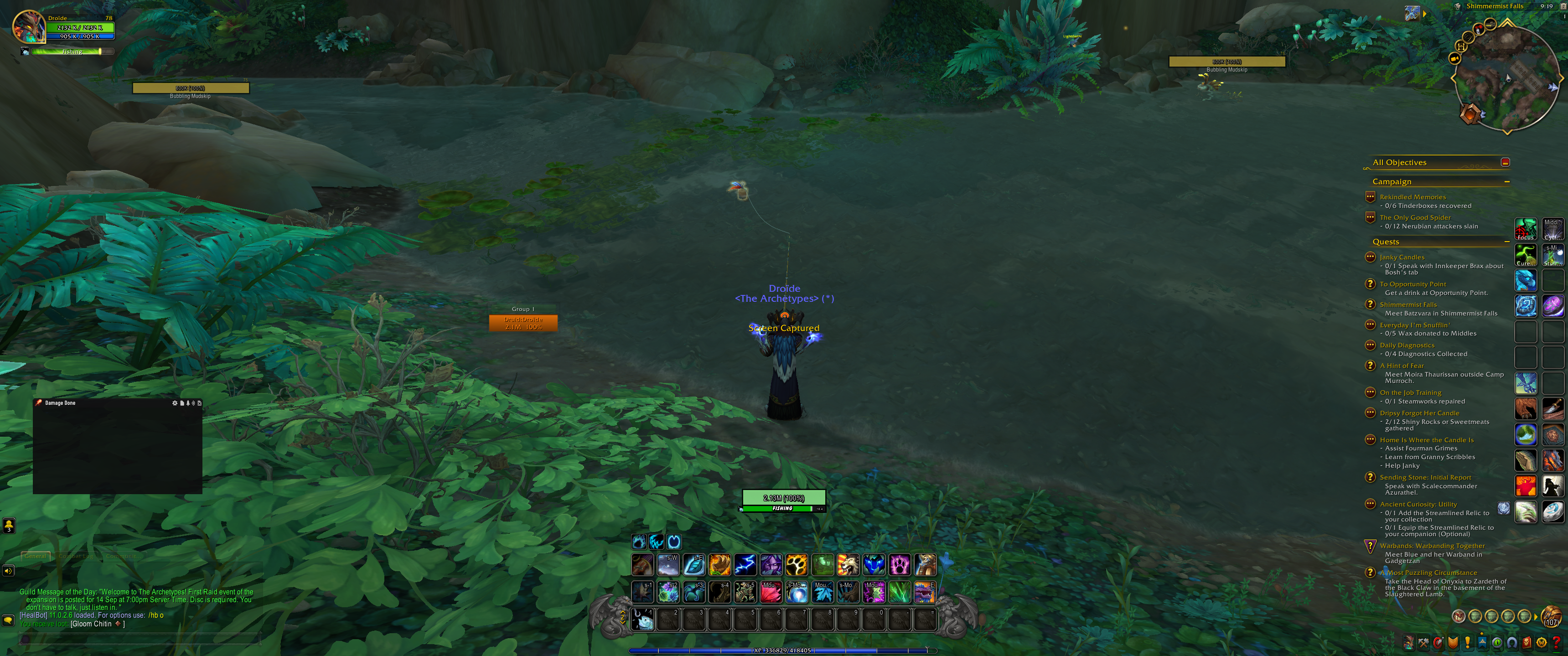Image resolution: width=1568 pixels, height=656 pixels.
Task: Open the Damage Done meter settings gear
Action: [175, 403]
